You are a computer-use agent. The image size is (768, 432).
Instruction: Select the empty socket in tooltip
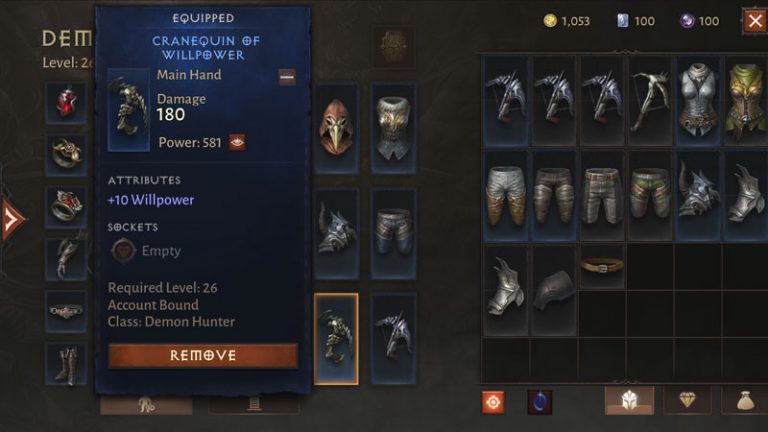point(123,251)
